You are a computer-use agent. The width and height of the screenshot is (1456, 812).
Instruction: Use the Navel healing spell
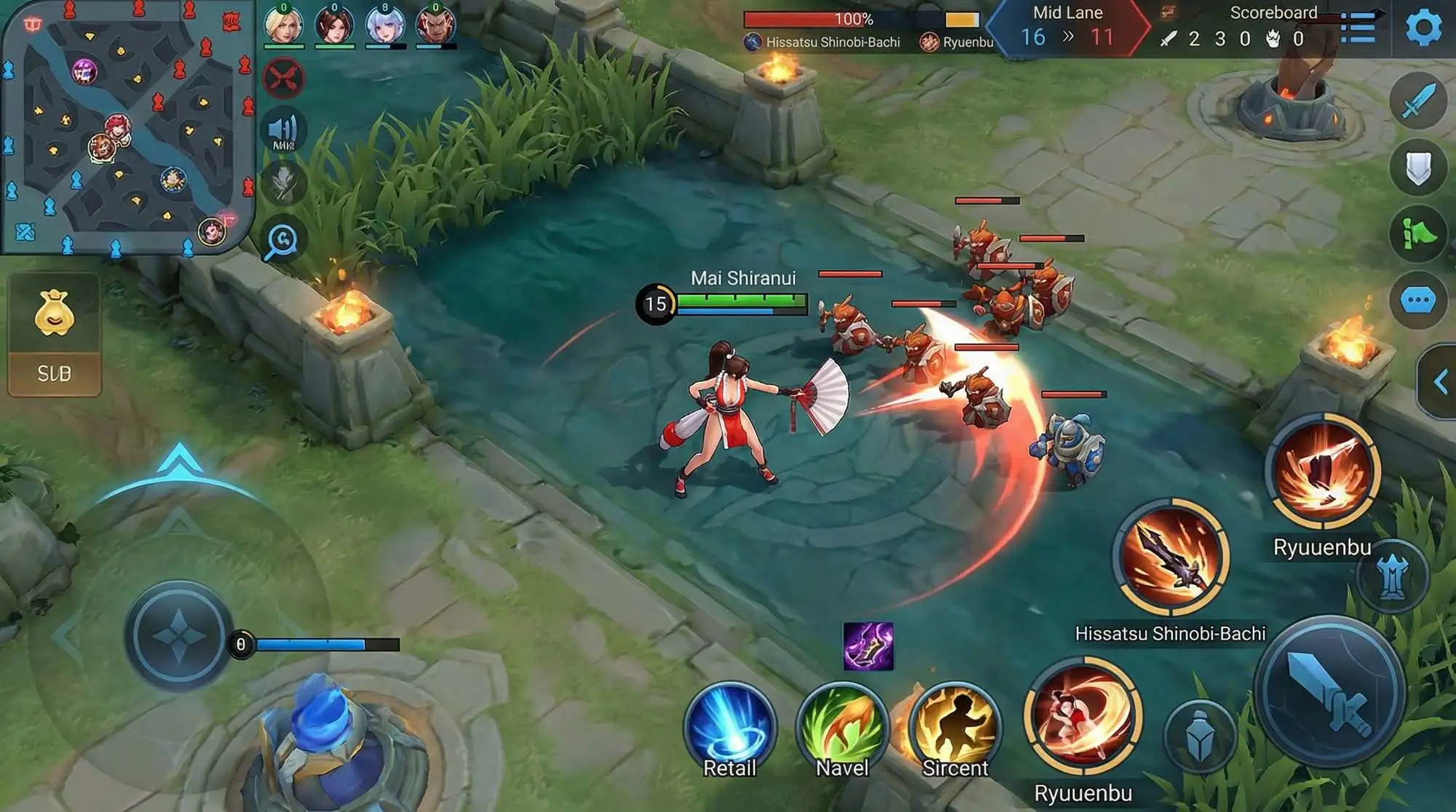point(842,728)
